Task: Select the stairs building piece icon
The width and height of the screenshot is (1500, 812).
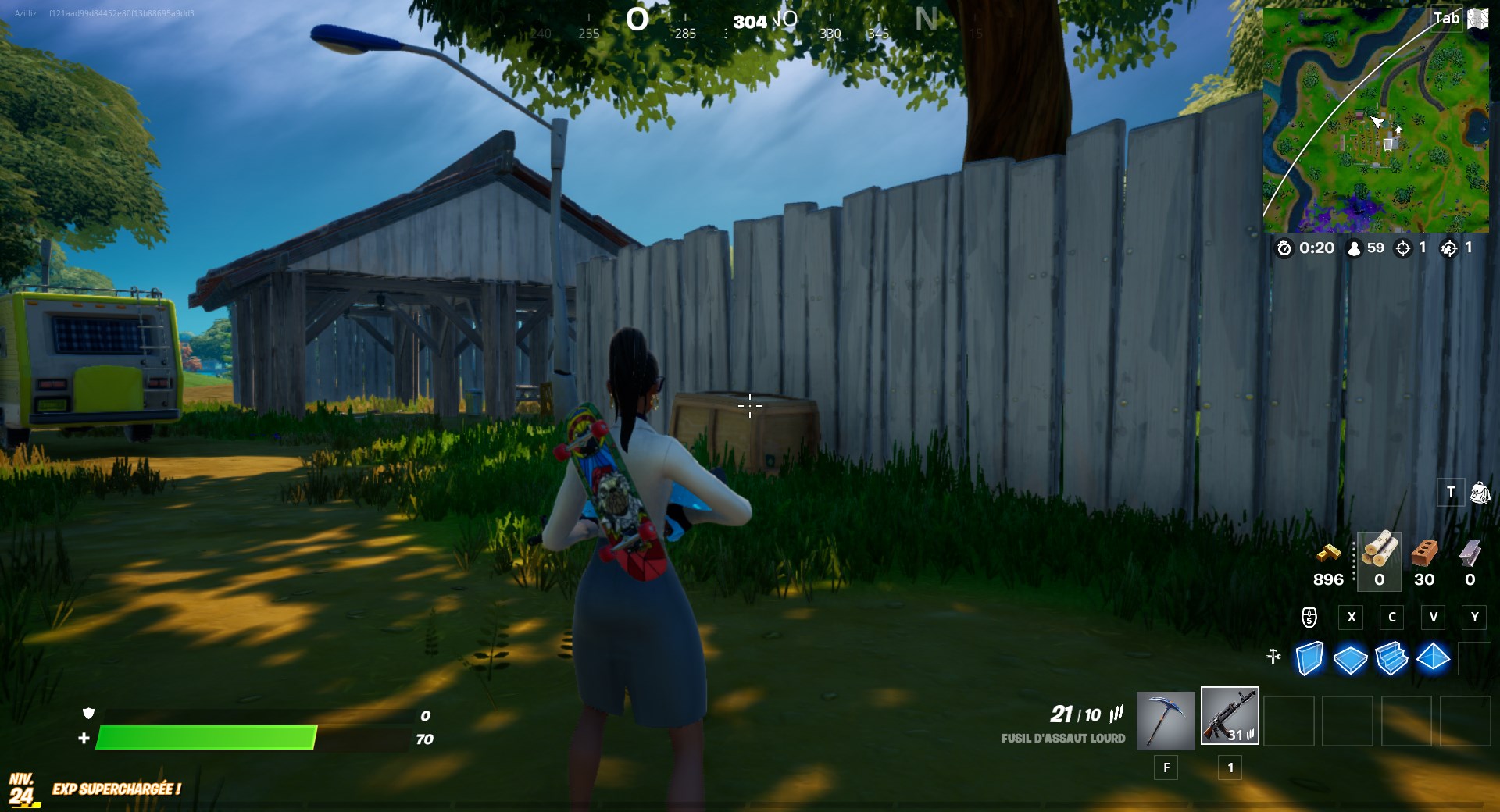Action: click(x=1391, y=657)
